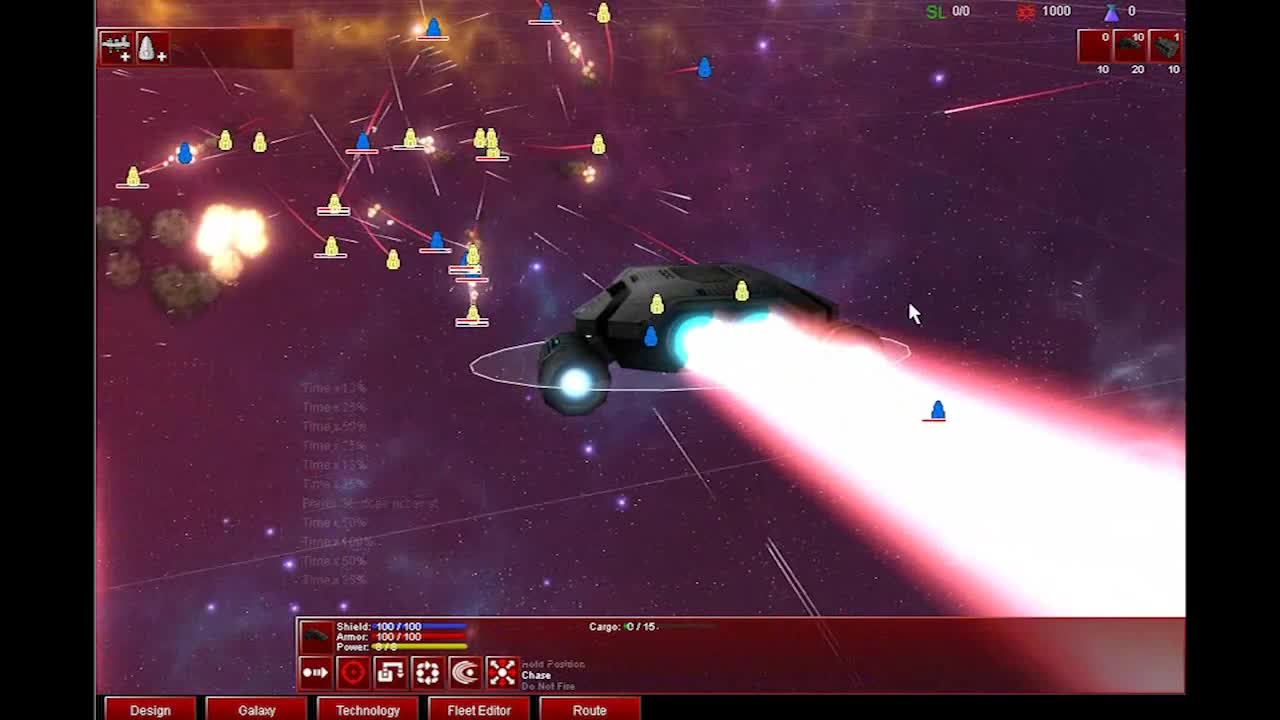Screen dimensions: 1280x720
Task: Select the unit slot showing 10 in top-right
Action: click(x=1128, y=45)
